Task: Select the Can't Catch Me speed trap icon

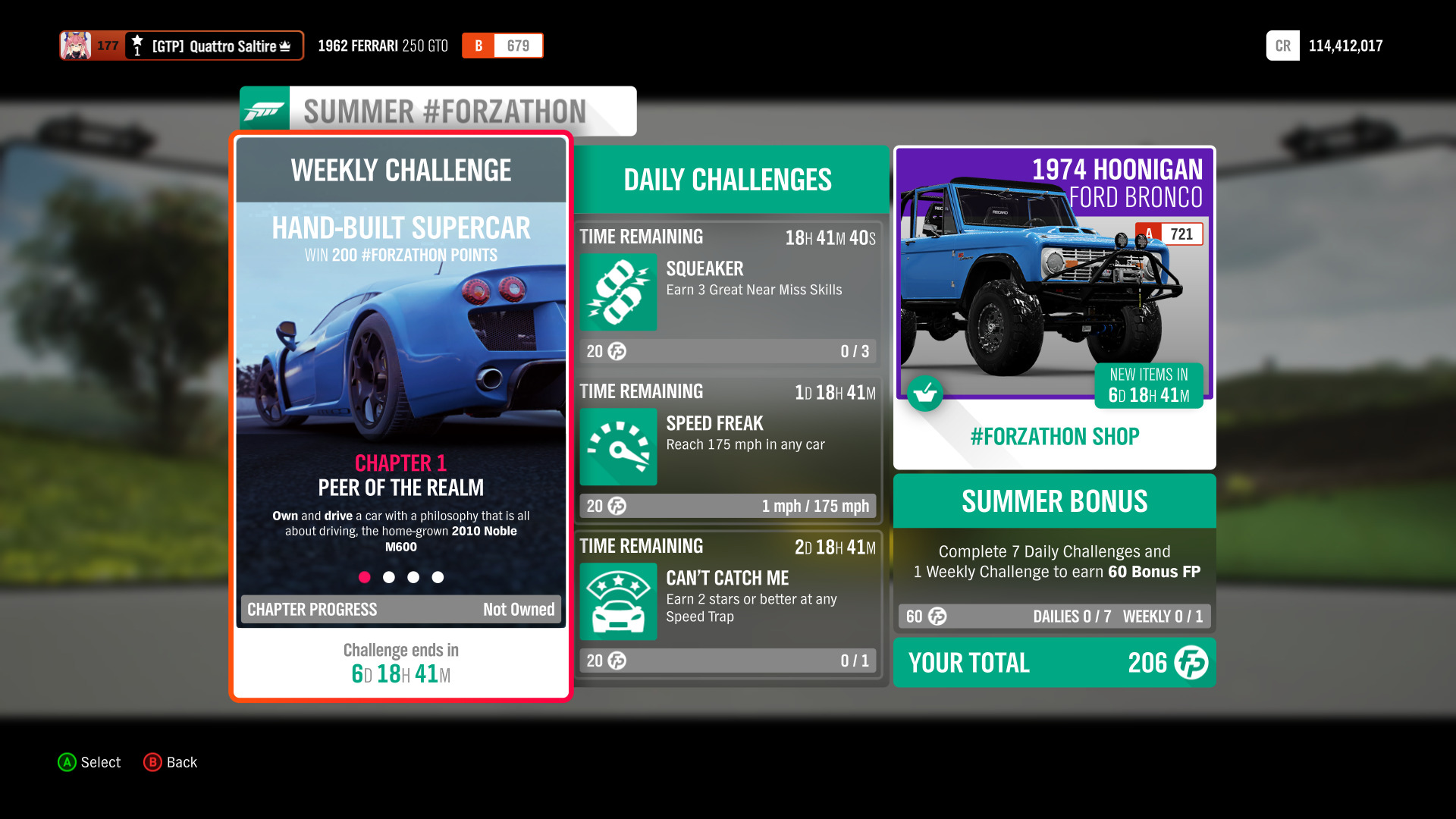Action: click(618, 601)
